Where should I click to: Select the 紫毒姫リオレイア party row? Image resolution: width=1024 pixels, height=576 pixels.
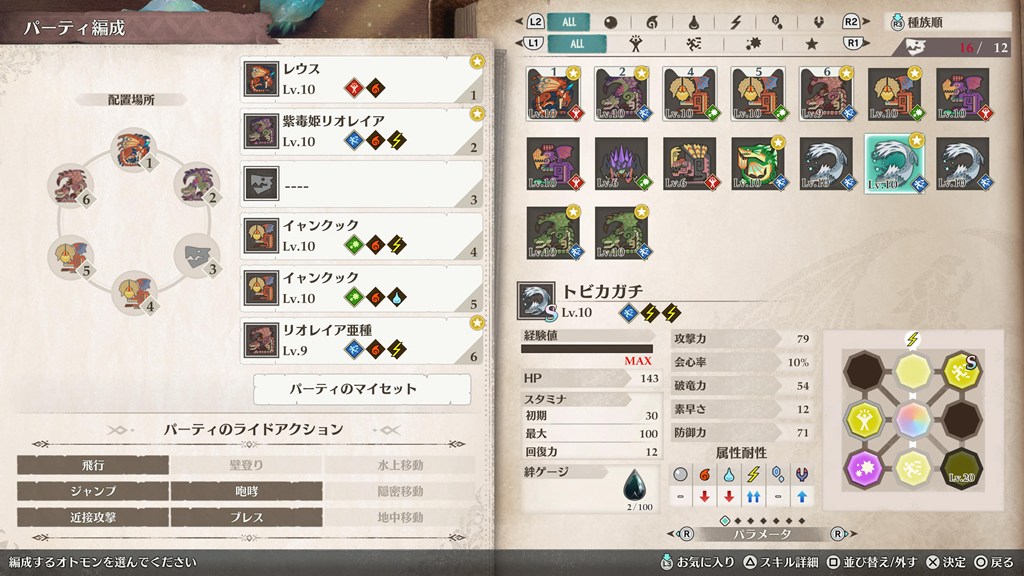362,131
